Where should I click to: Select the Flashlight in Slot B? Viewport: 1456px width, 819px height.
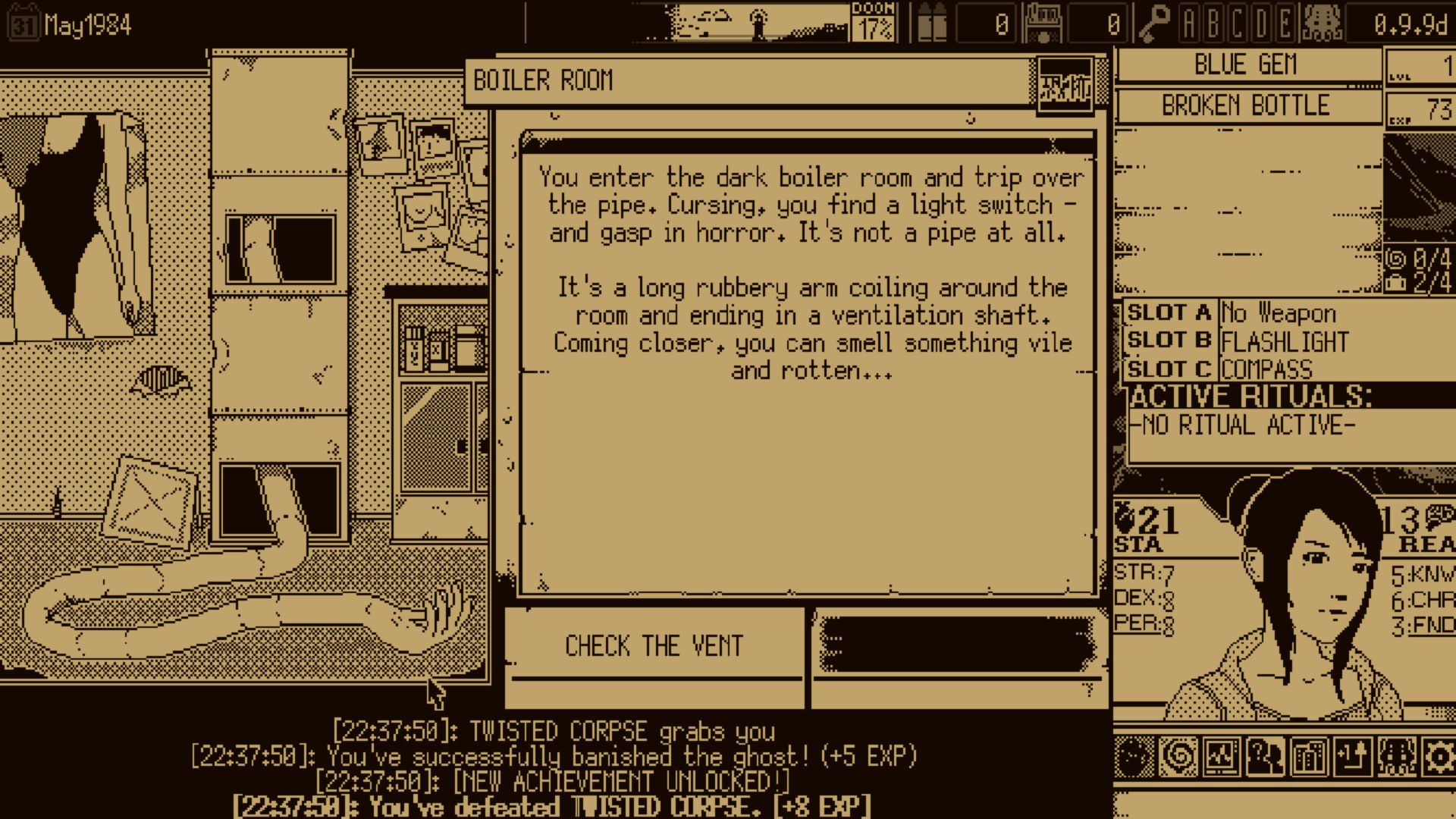click(1285, 341)
